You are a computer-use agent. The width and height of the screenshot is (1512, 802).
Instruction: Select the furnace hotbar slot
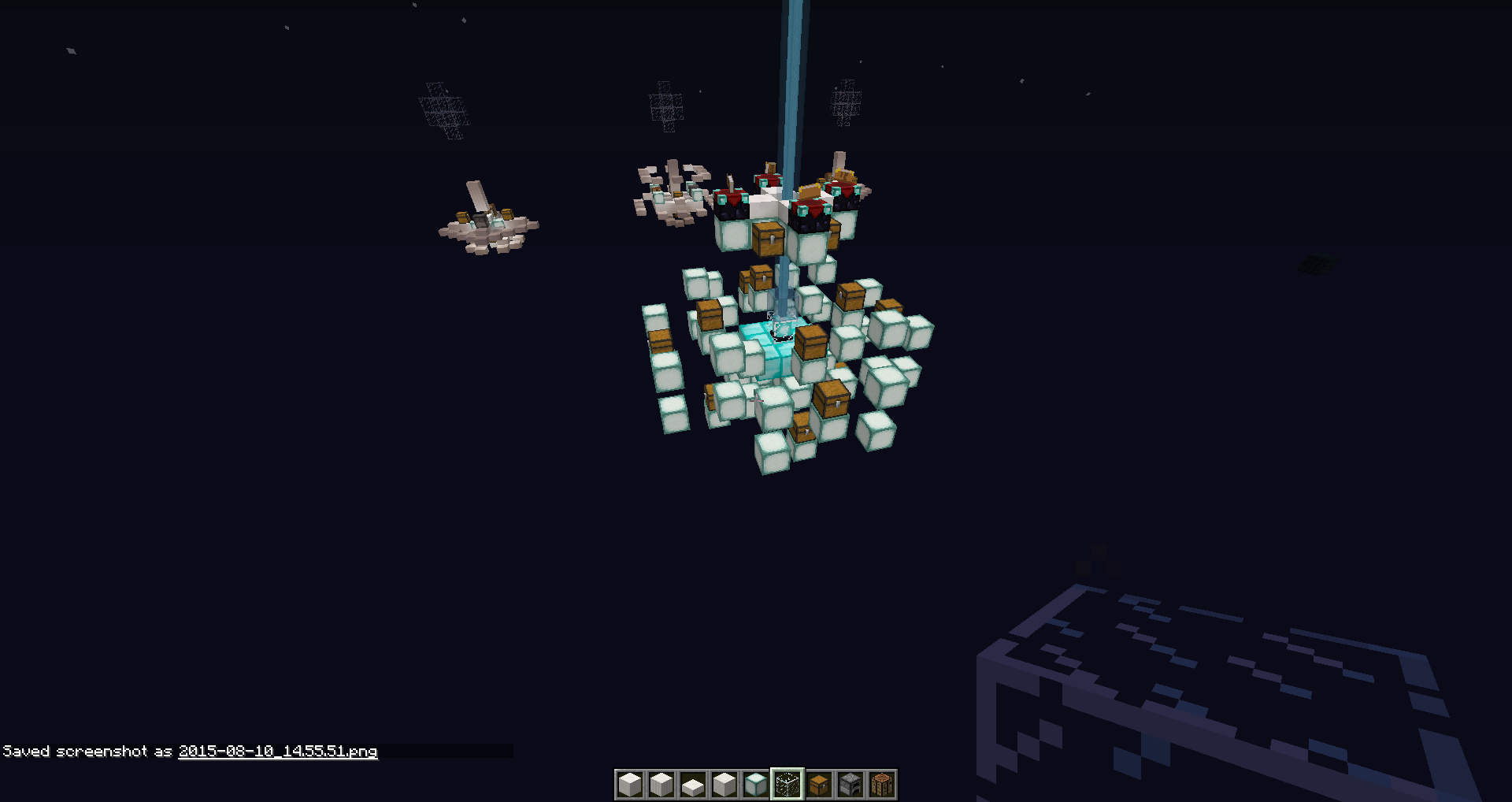point(850,785)
